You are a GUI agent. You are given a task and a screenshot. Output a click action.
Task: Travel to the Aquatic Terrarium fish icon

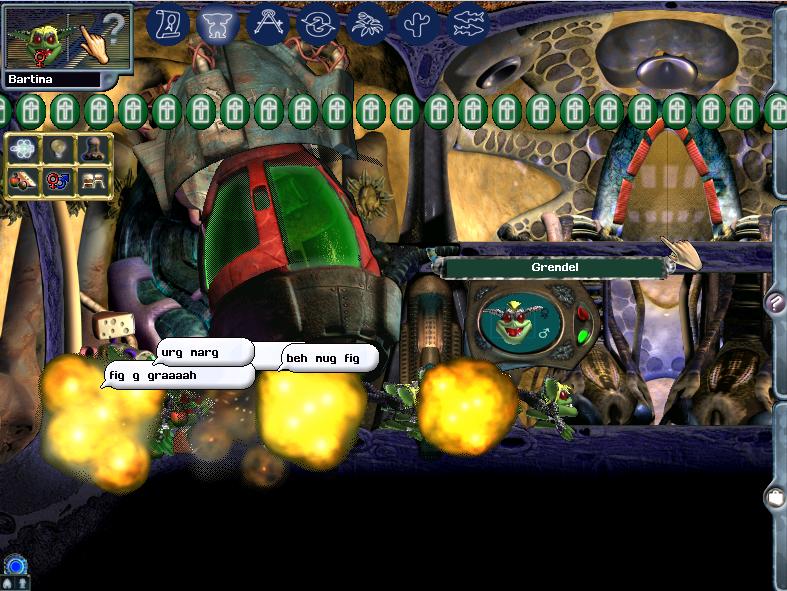click(x=467, y=24)
